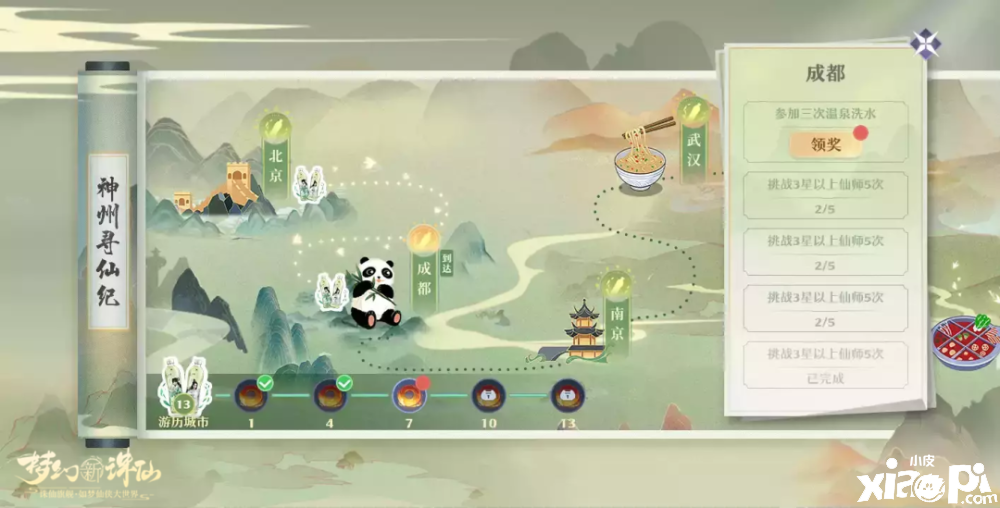This screenshot has height=508, width=1000.
Task: Open the reward chest labeled 1
Action: [x=250, y=395]
